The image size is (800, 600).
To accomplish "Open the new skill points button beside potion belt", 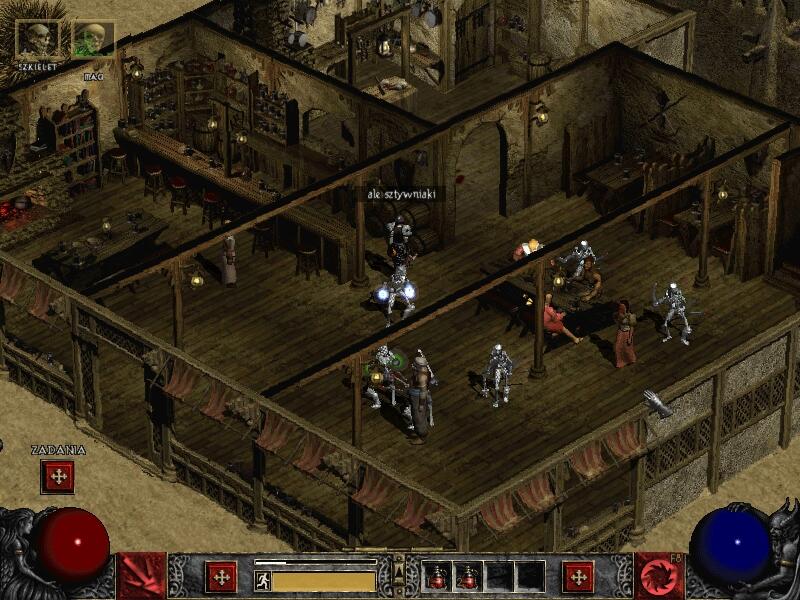I will 578,577.
